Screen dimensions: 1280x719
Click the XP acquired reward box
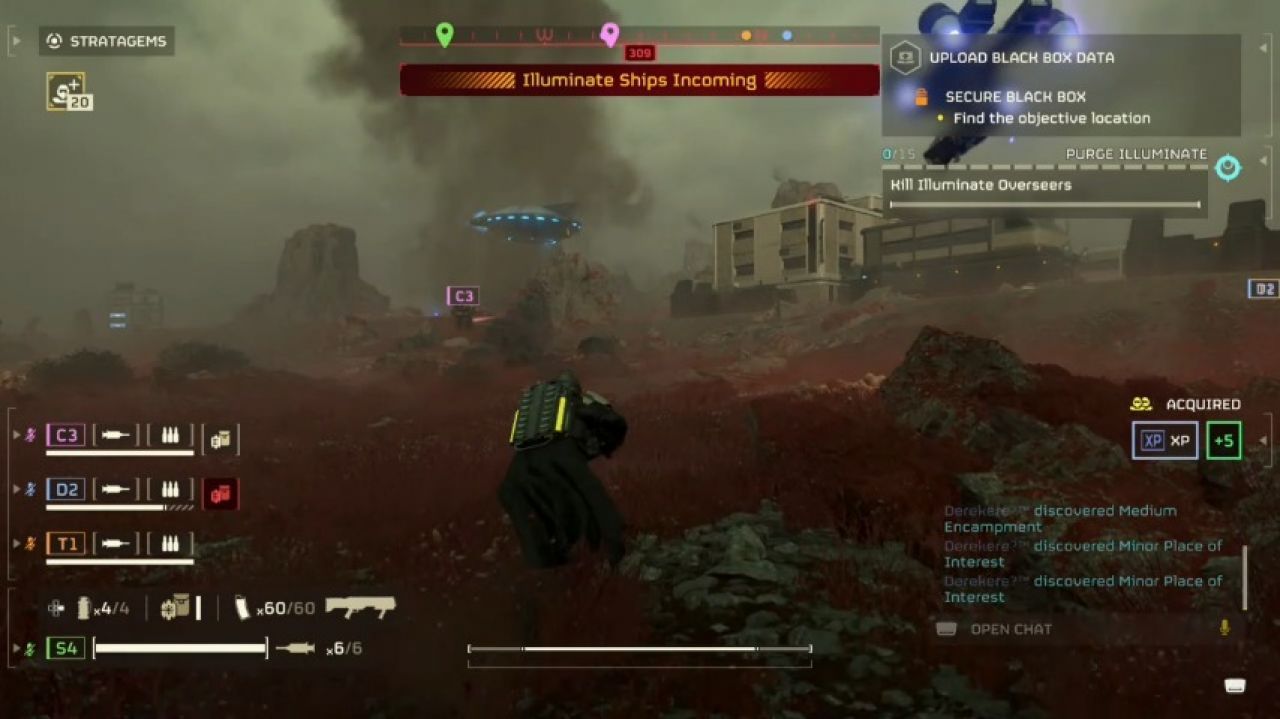pyautogui.click(x=1165, y=440)
